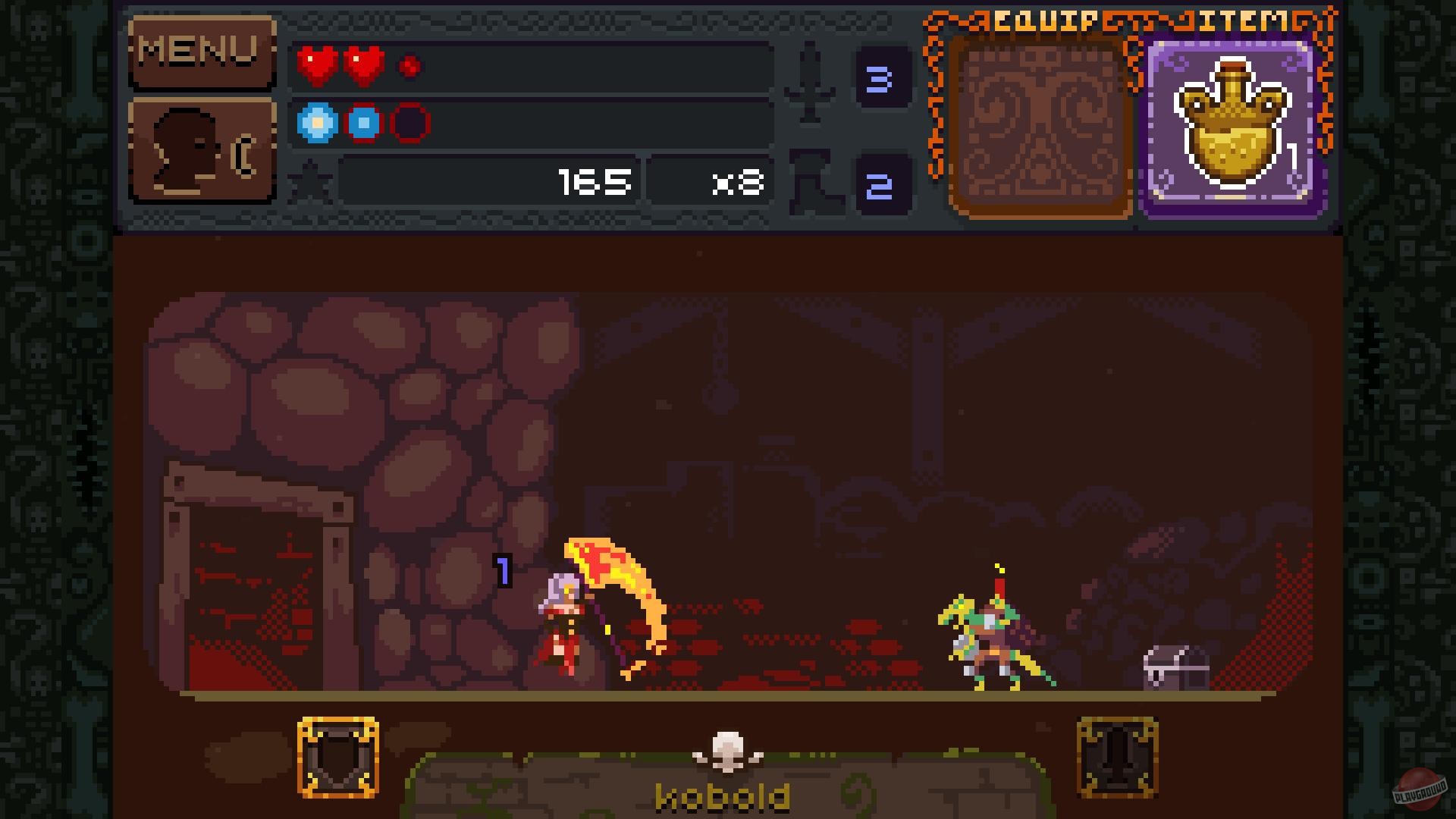Click the blue number 3 beside the sword icon
This screenshot has width=1456, height=819.
click(x=882, y=76)
